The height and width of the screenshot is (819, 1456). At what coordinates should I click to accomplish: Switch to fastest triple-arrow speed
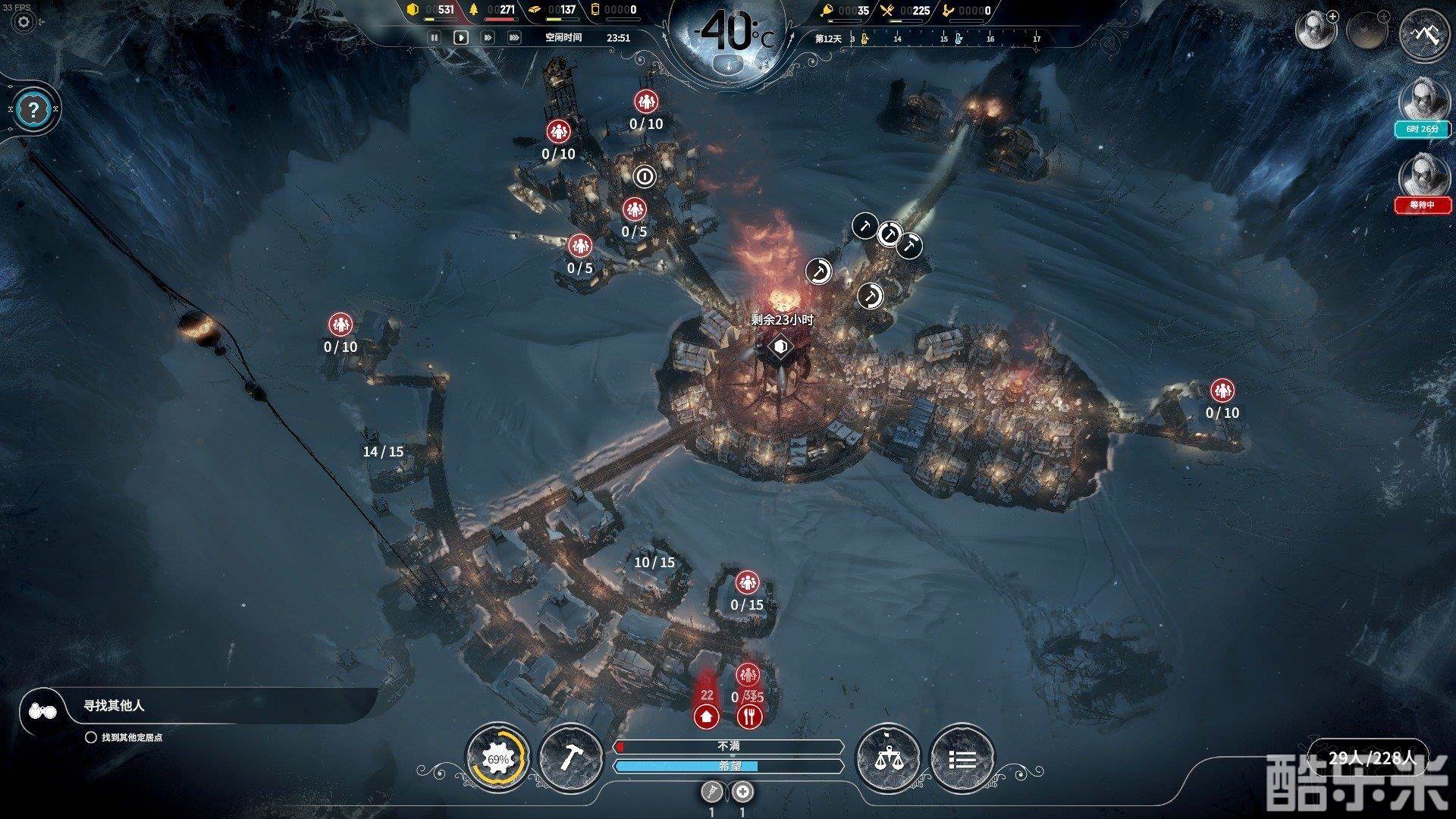514,37
